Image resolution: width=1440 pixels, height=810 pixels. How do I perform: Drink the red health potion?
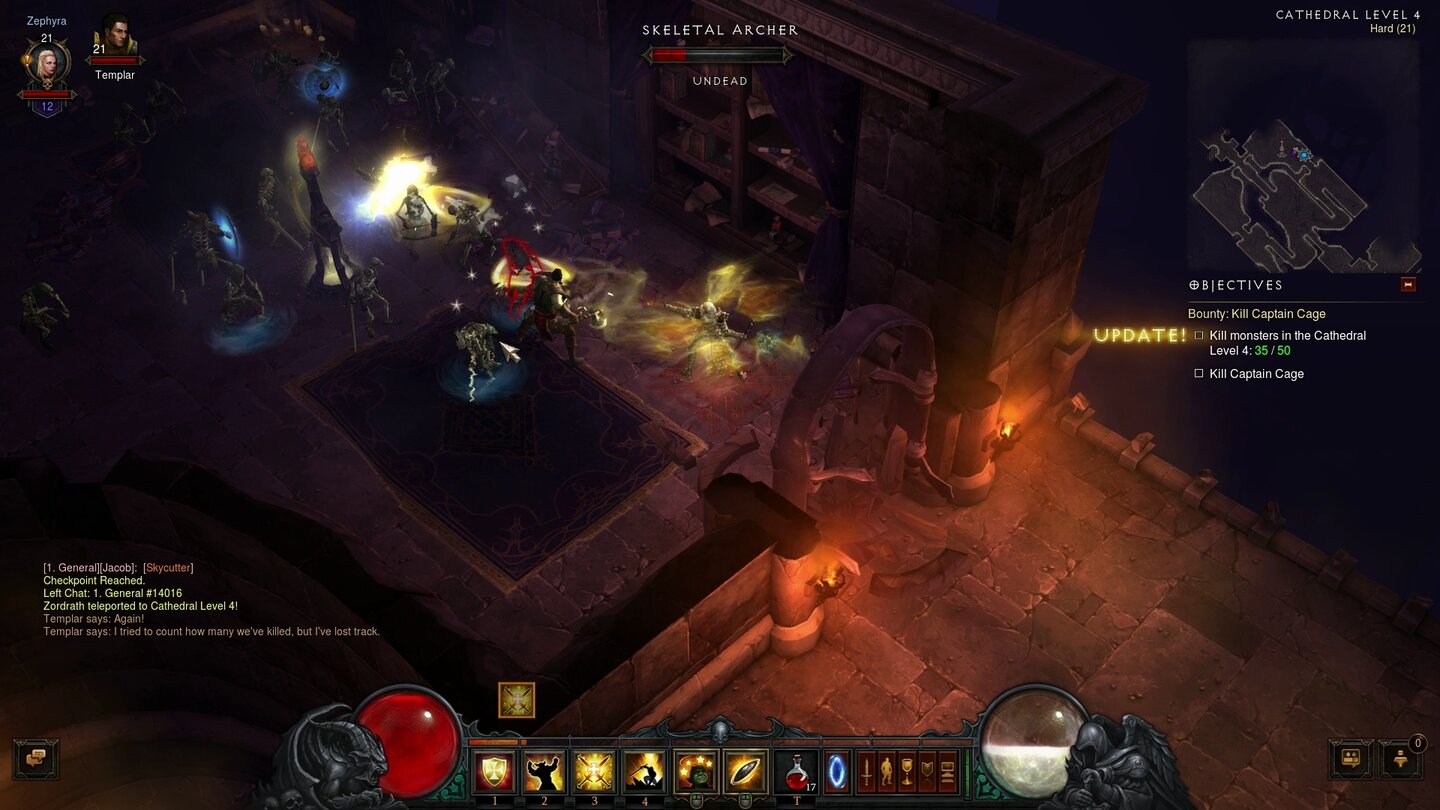point(795,772)
